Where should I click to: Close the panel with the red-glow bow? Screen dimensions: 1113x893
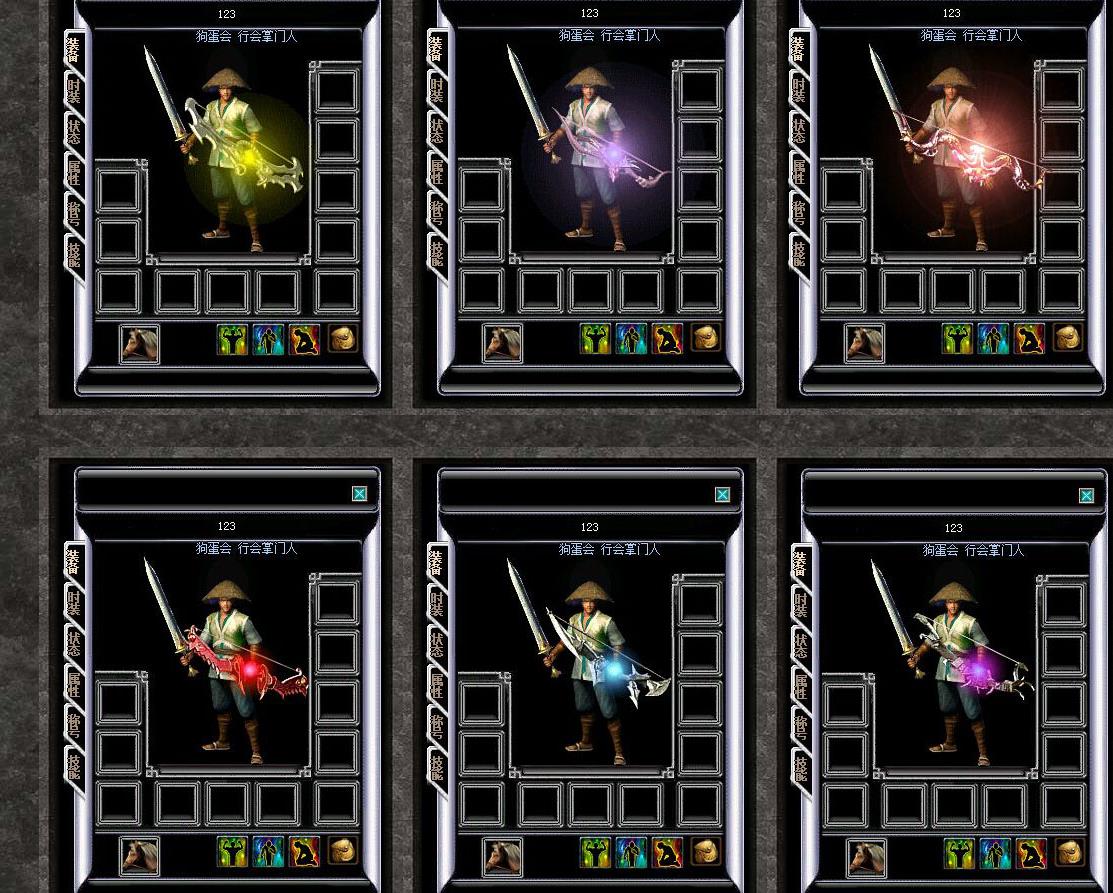click(359, 493)
